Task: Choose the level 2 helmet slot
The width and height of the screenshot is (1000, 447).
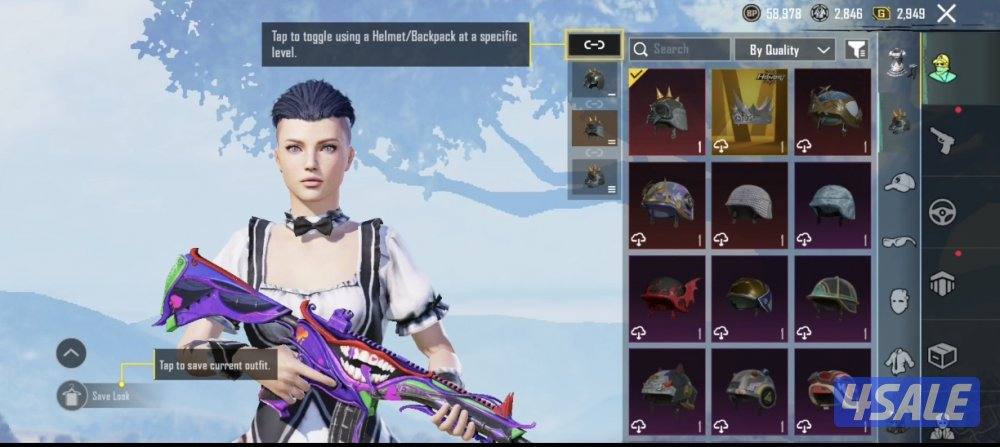Action: (594, 129)
